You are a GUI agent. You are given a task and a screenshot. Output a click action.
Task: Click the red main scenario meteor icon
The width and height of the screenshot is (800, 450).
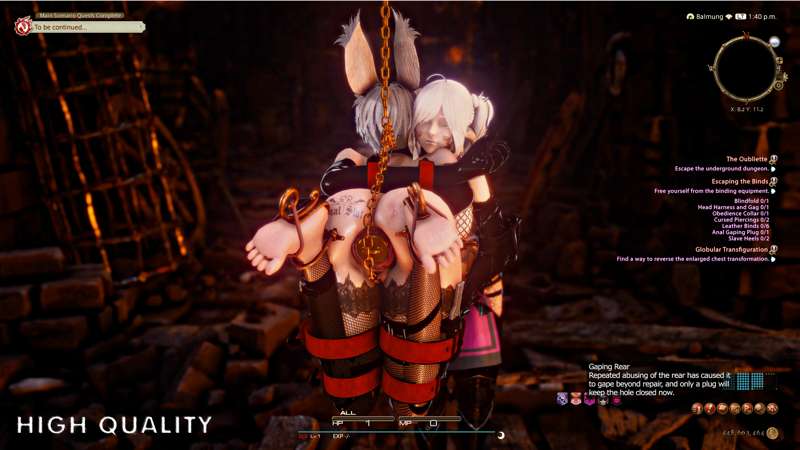click(22, 26)
